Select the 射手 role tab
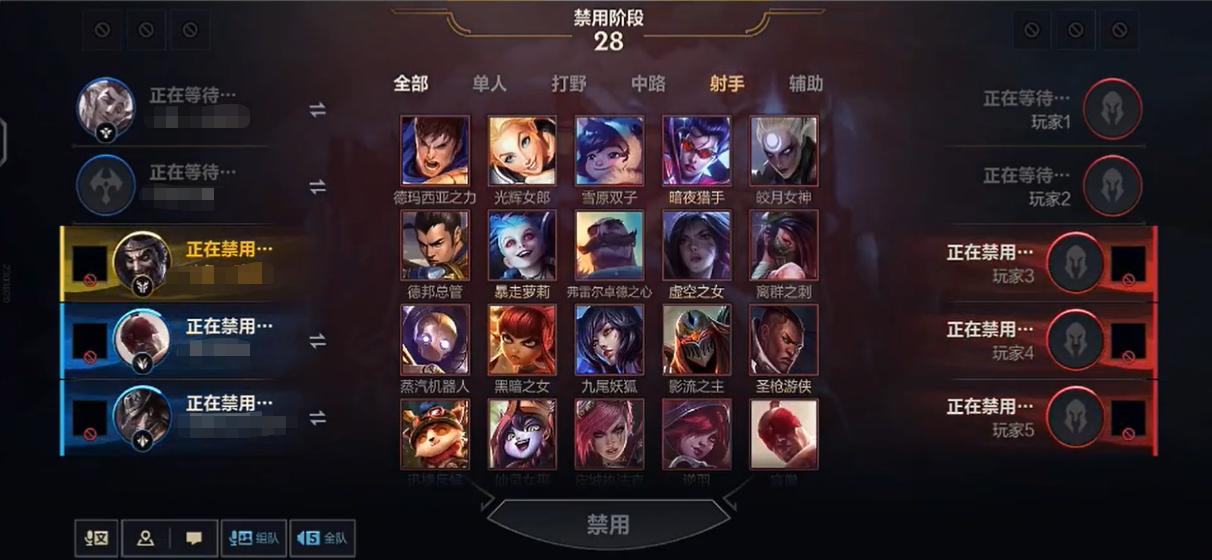Viewport: 1212px width, 560px height. (727, 84)
